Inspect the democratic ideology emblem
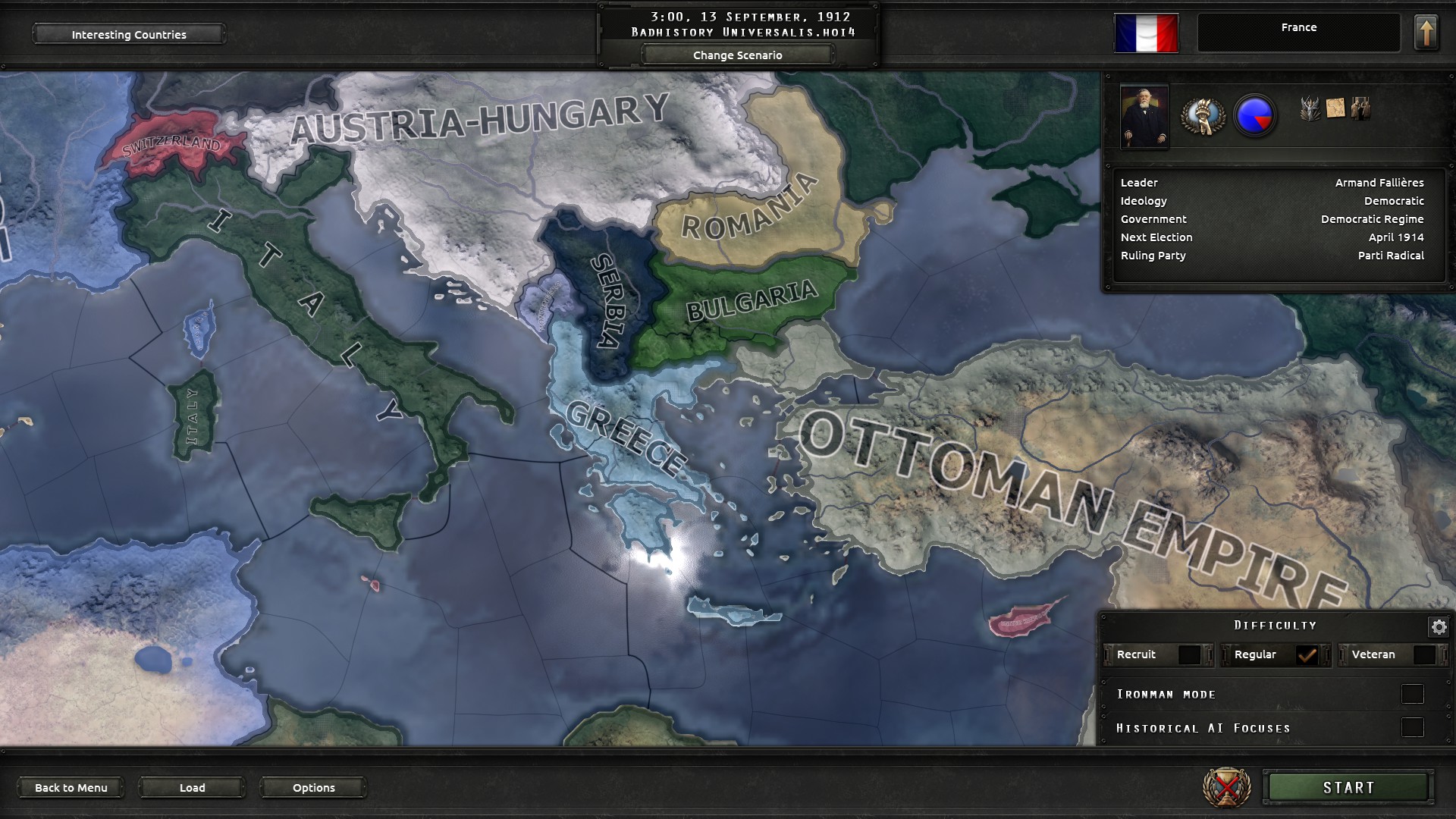This screenshot has width=1456, height=819. pyautogui.click(x=1203, y=116)
